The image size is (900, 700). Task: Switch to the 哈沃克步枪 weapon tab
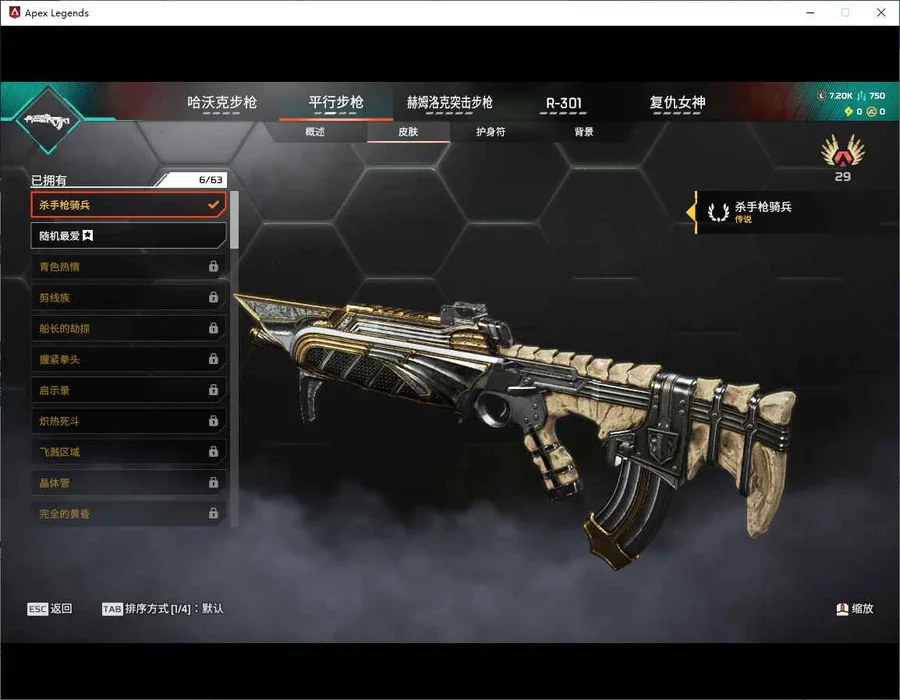click(222, 103)
